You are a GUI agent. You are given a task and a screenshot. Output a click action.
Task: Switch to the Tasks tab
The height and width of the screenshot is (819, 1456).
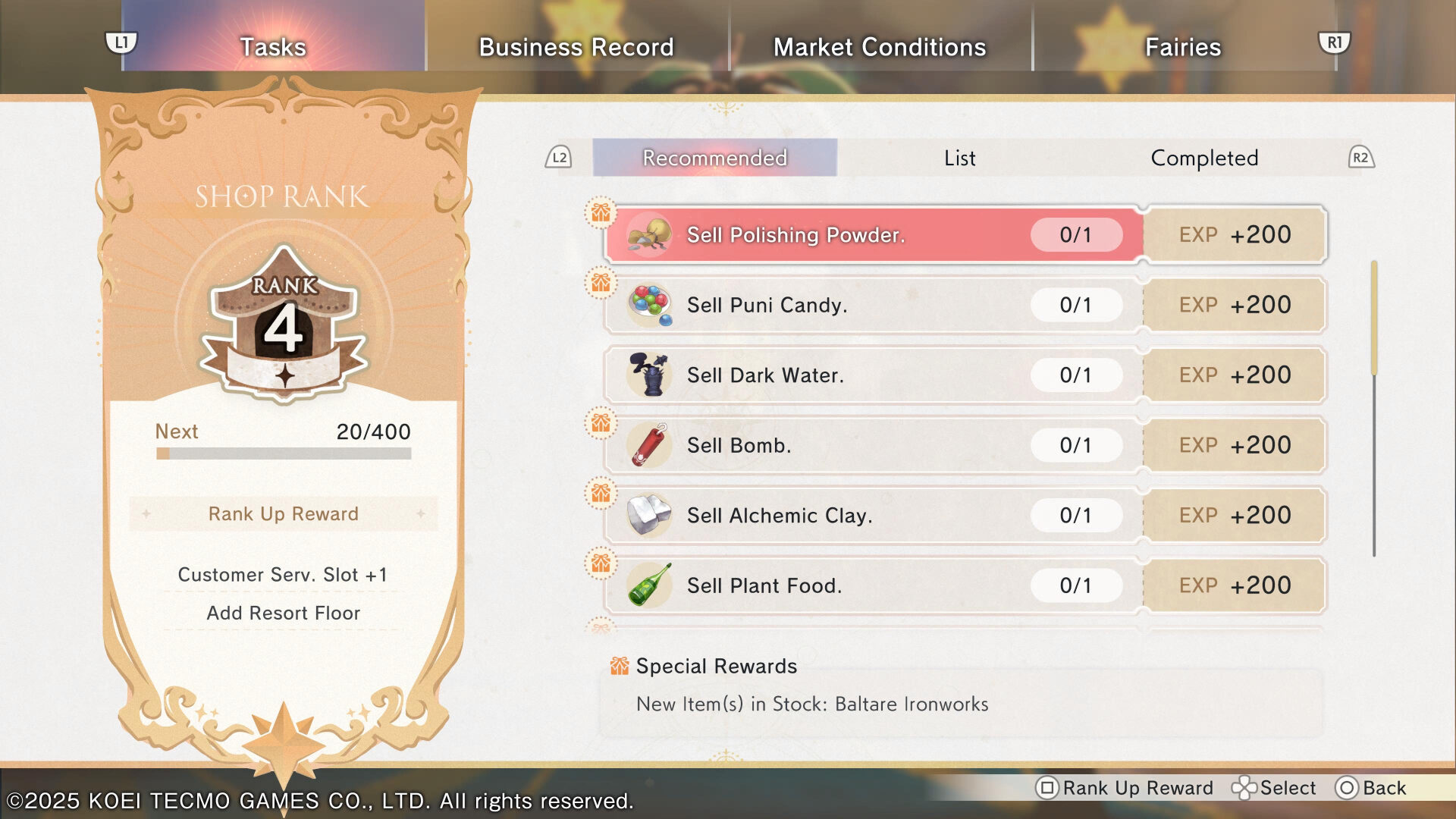pyautogui.click(x=273, y=47)
